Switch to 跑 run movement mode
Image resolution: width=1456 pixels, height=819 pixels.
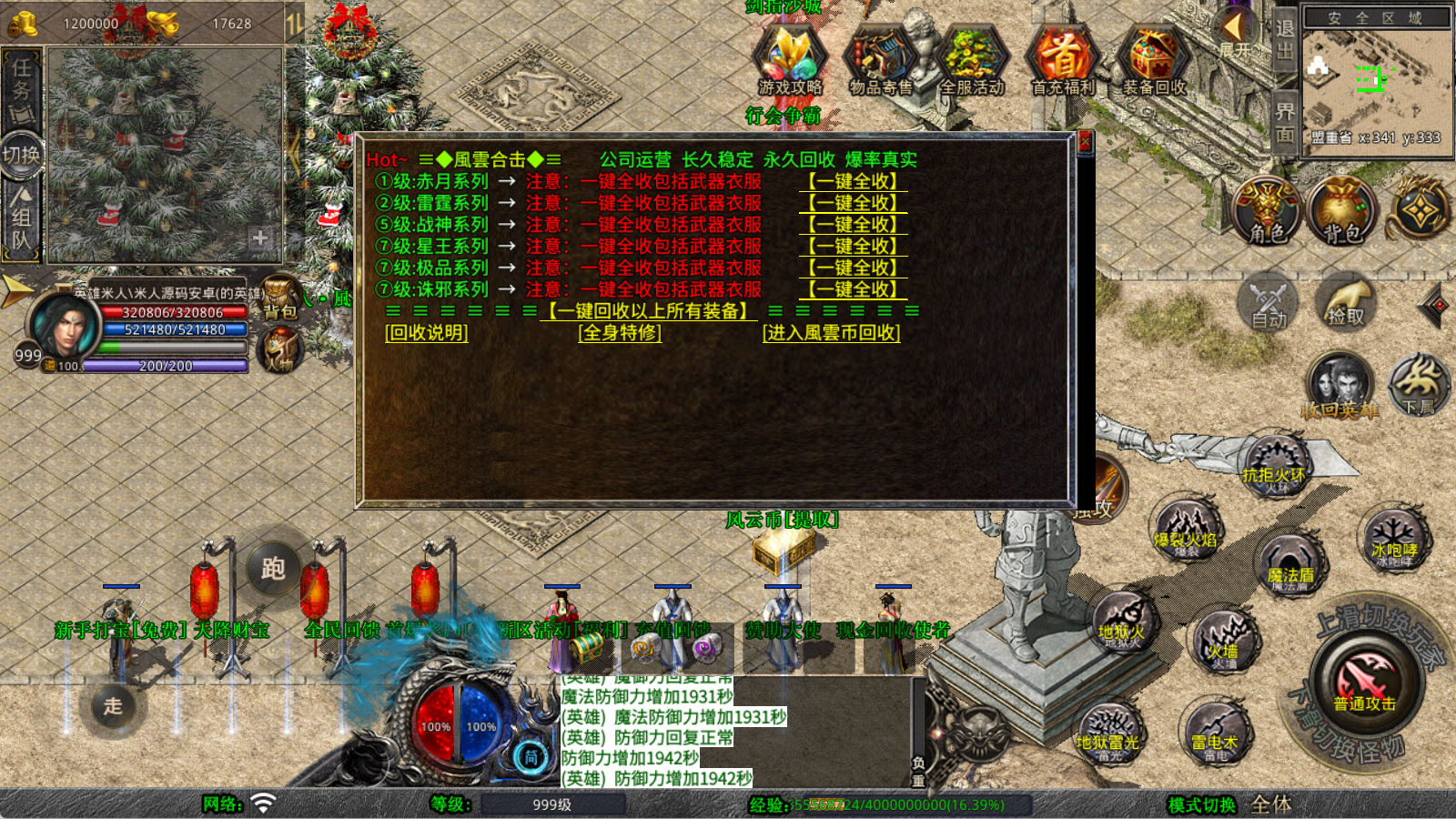[x=273, y=569]
